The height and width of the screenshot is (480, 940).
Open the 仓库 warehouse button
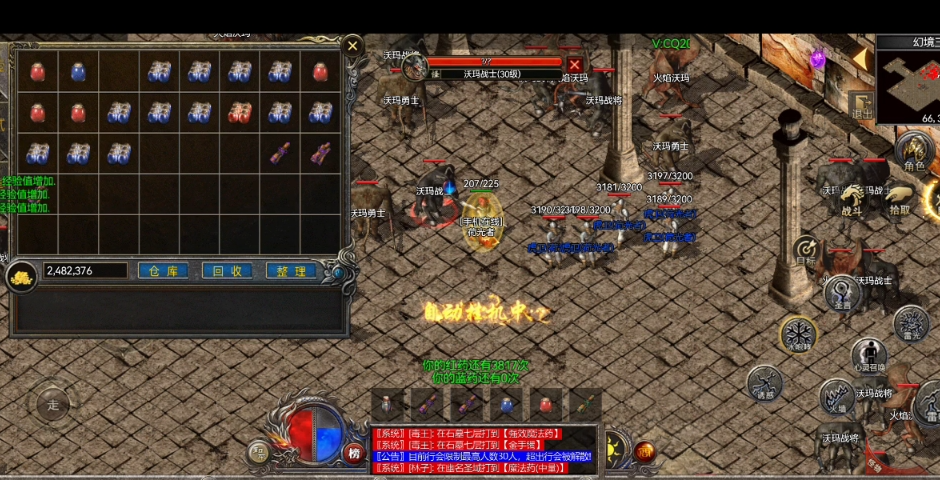click(162, 271)
